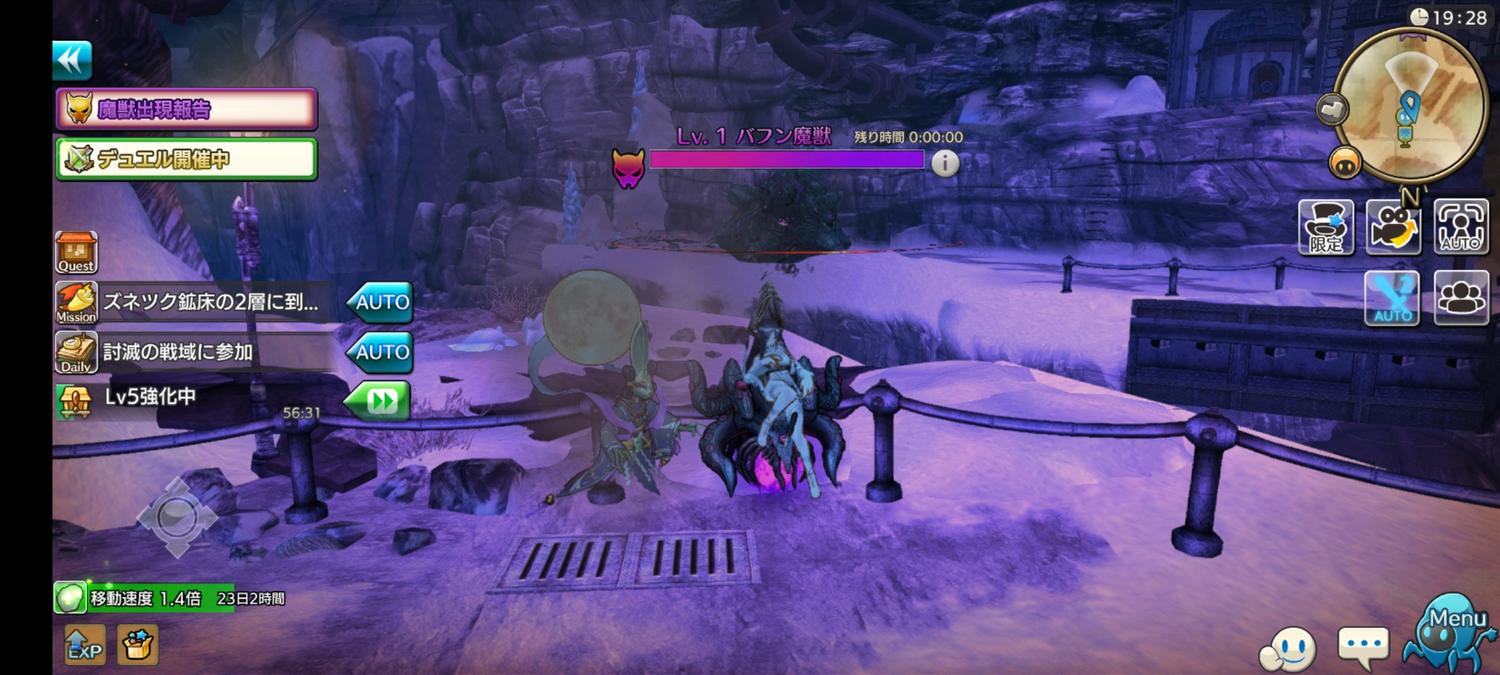
Task: Open the circular minimap
Action: [x=1410, y=105]
